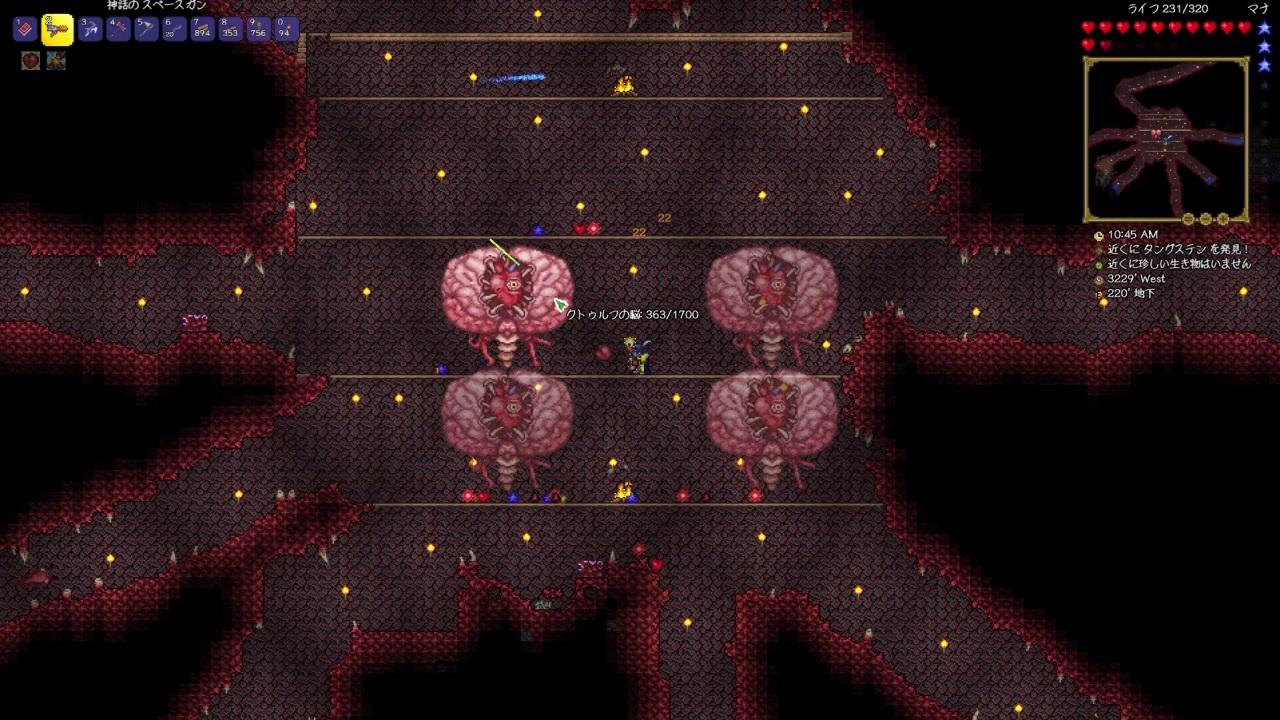Click the metal detector icon on the Tungsten alert
1280x720 pixels.
[1098, 250]
